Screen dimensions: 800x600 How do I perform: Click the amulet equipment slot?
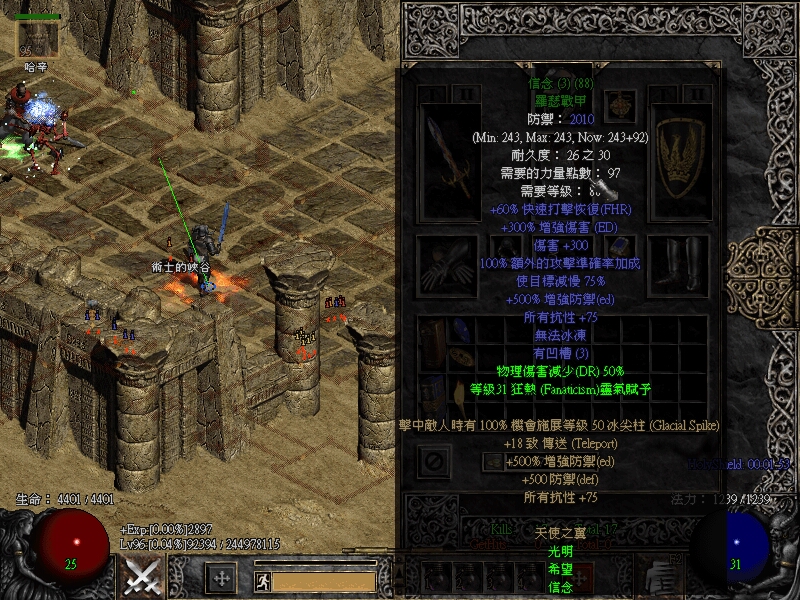tap(620, 105)
